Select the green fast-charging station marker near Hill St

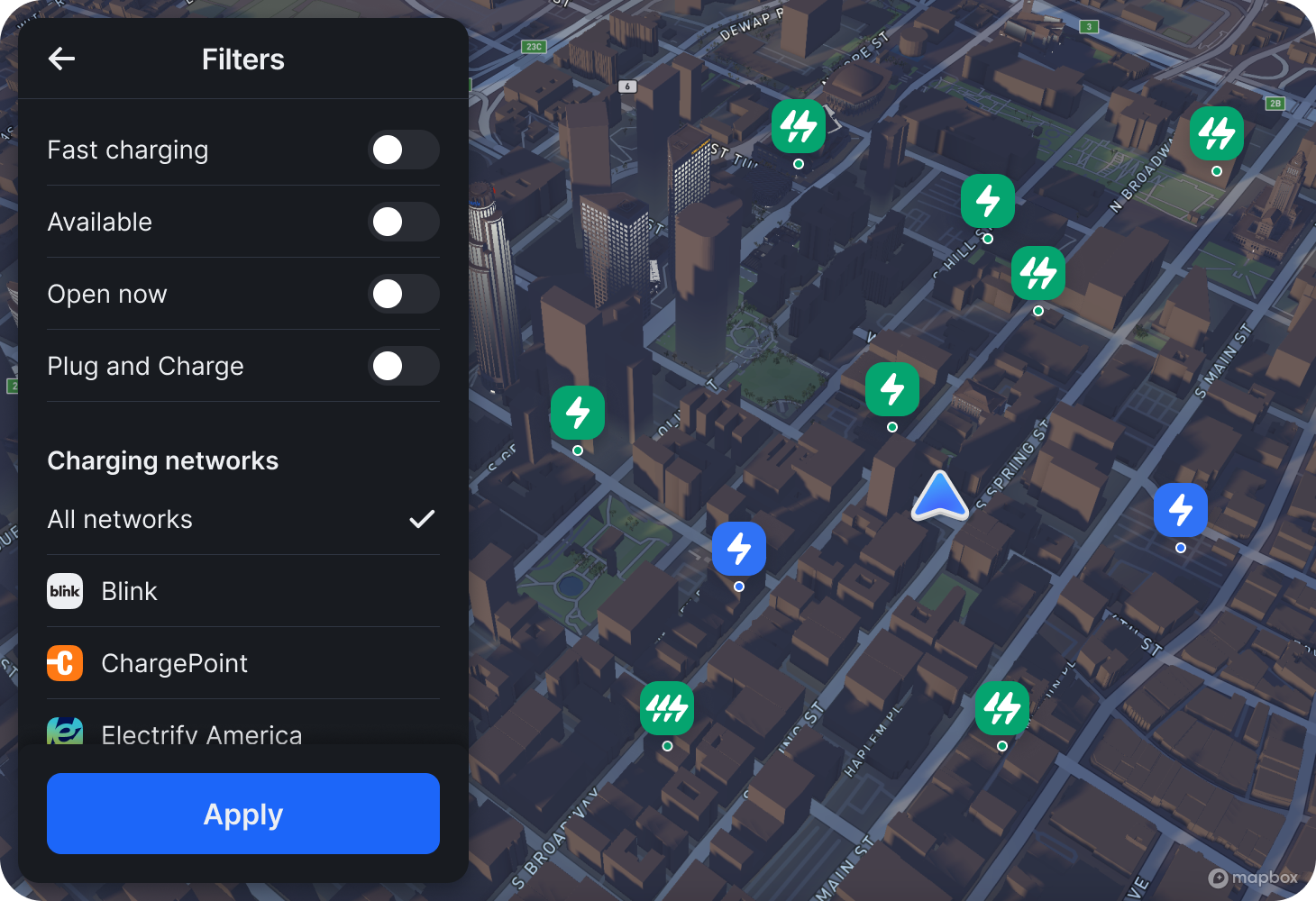987,201
